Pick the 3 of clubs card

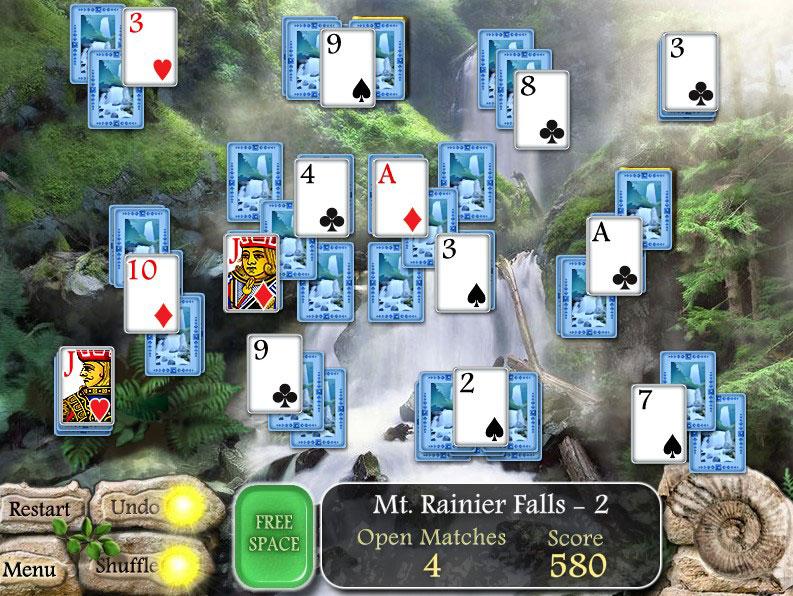(x=691, y=72)
